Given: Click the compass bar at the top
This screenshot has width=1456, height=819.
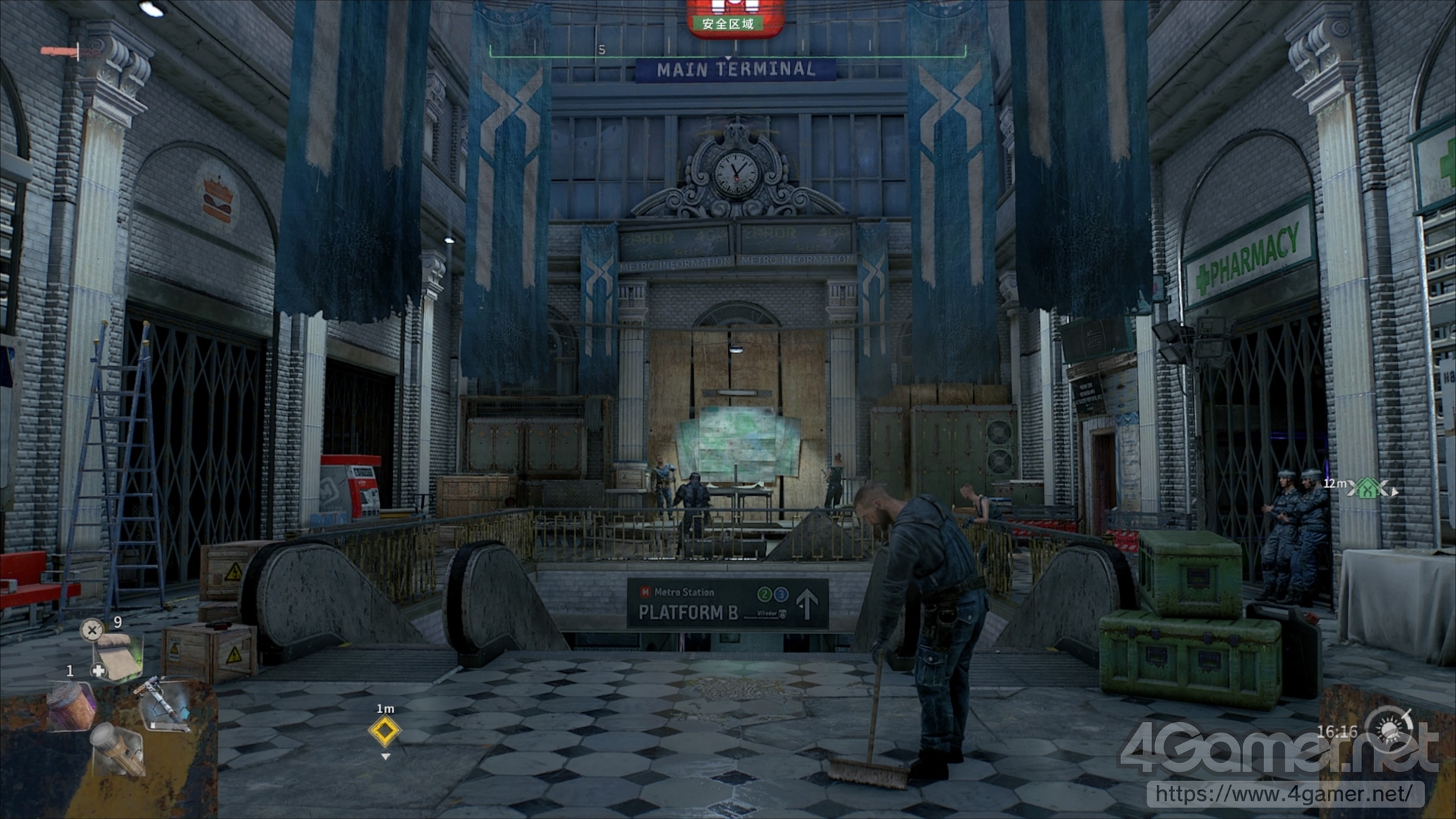Looking at the screenshot, I should (x=727, y=52).
